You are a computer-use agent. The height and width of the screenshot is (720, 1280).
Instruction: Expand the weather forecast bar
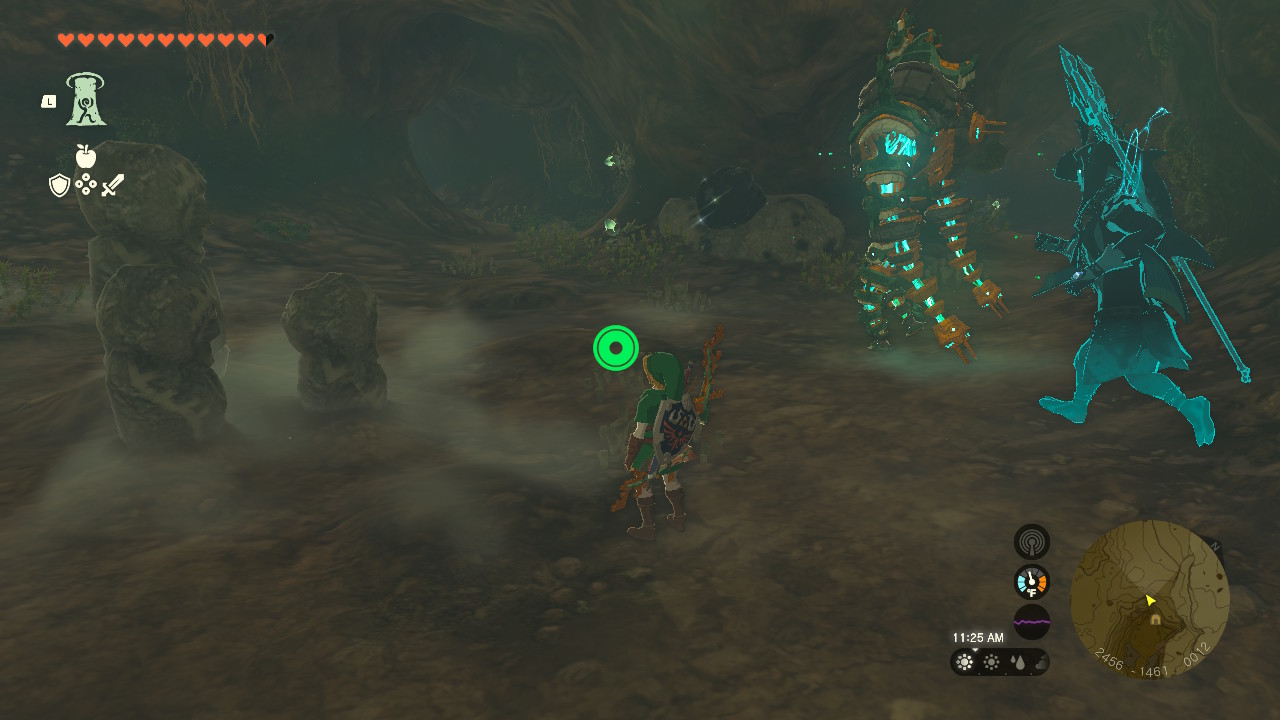1000,661
